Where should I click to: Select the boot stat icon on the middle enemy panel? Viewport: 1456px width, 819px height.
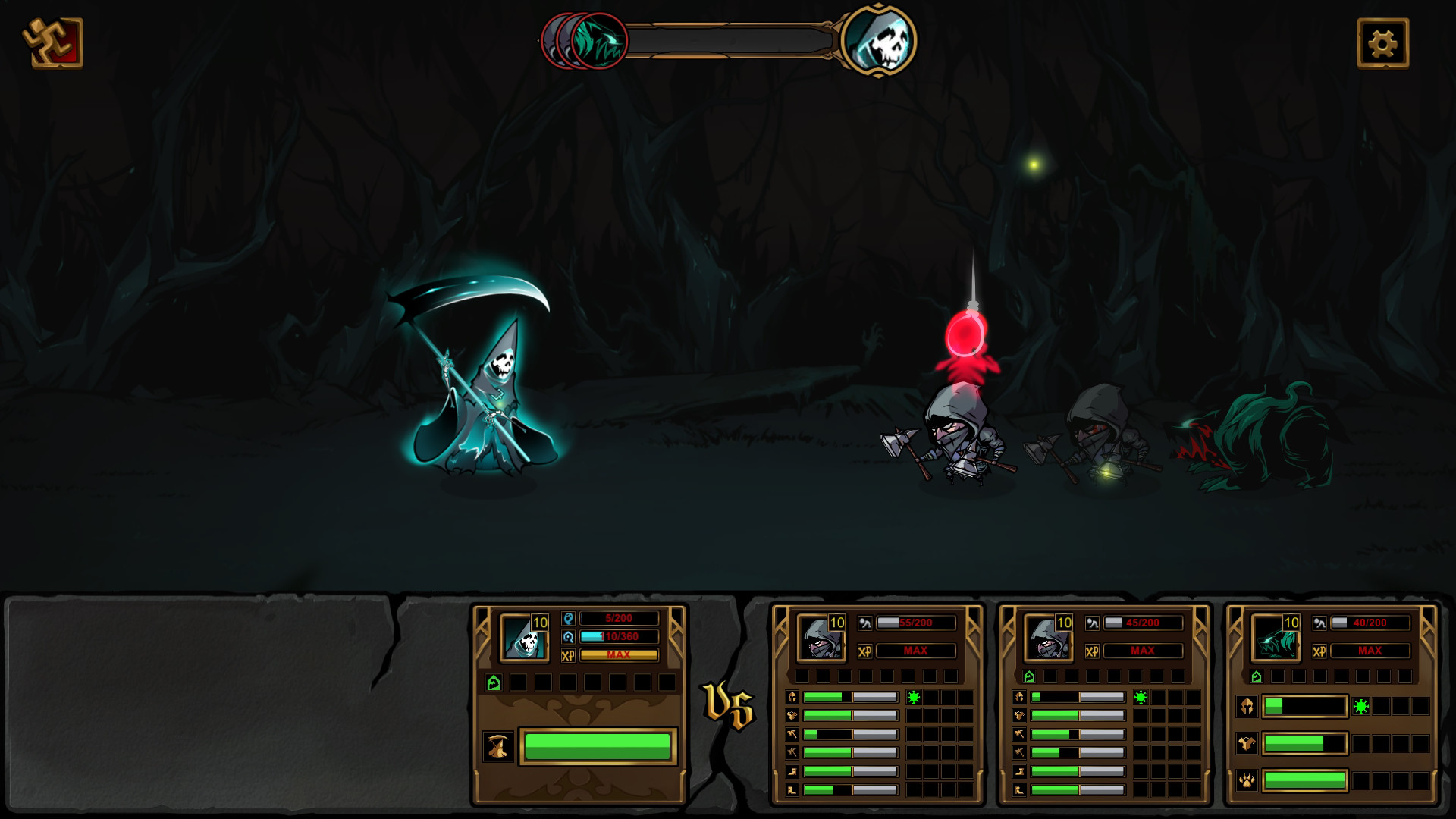click(x=1019, y=772)
